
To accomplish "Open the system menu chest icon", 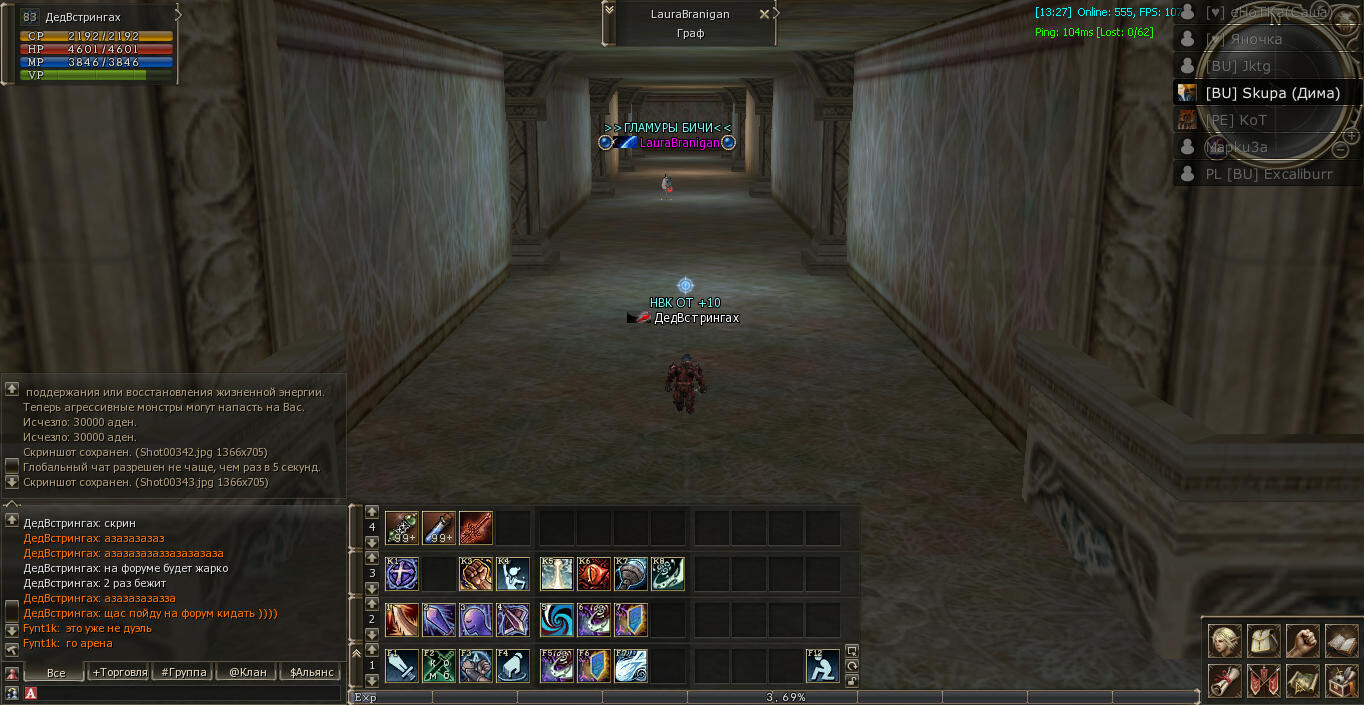I will click(1341, 681).
